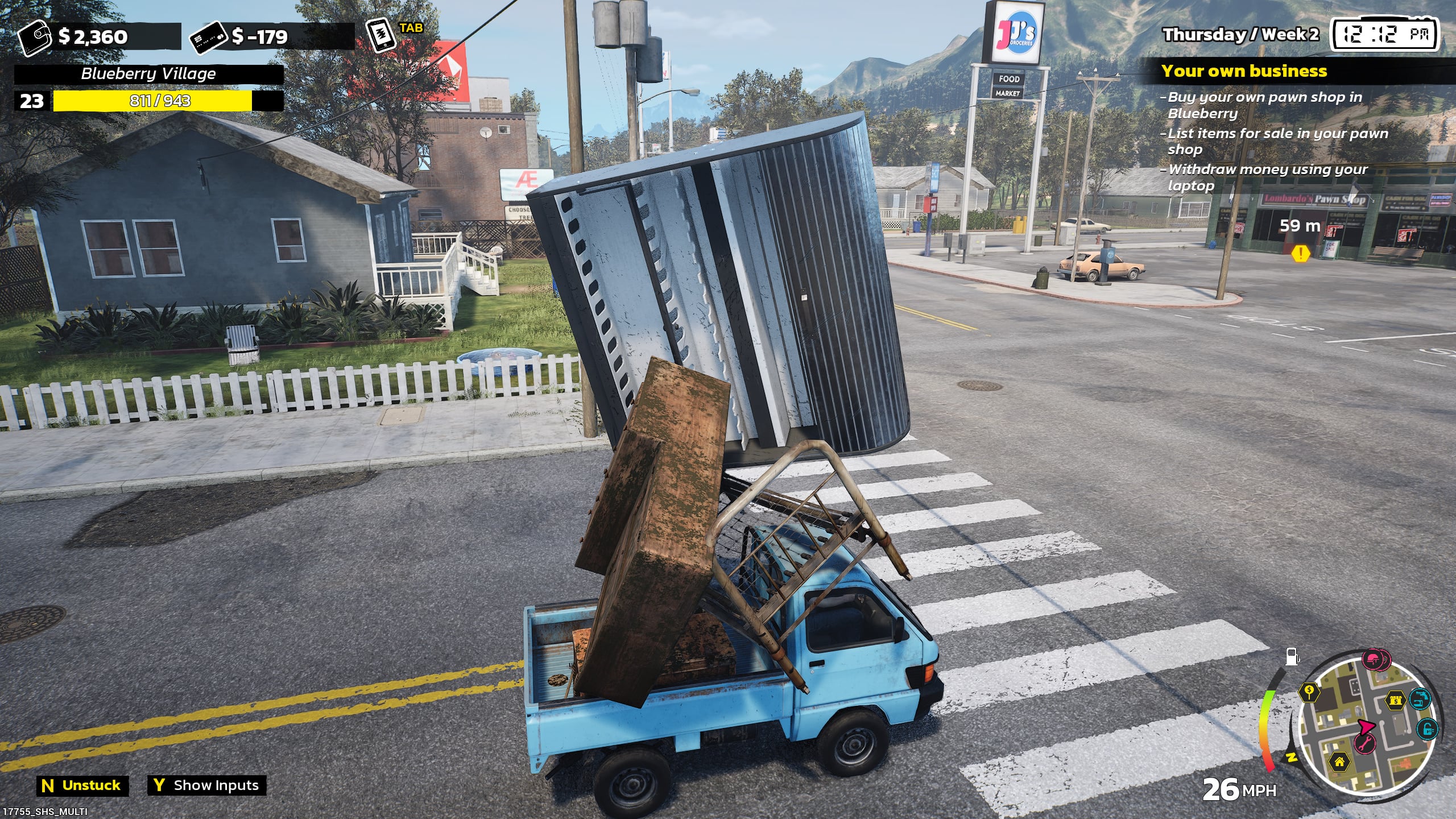Select the pink helmet marker on minimap
The width and height of the screenshot is (1456, 819).
point(1372,660)
